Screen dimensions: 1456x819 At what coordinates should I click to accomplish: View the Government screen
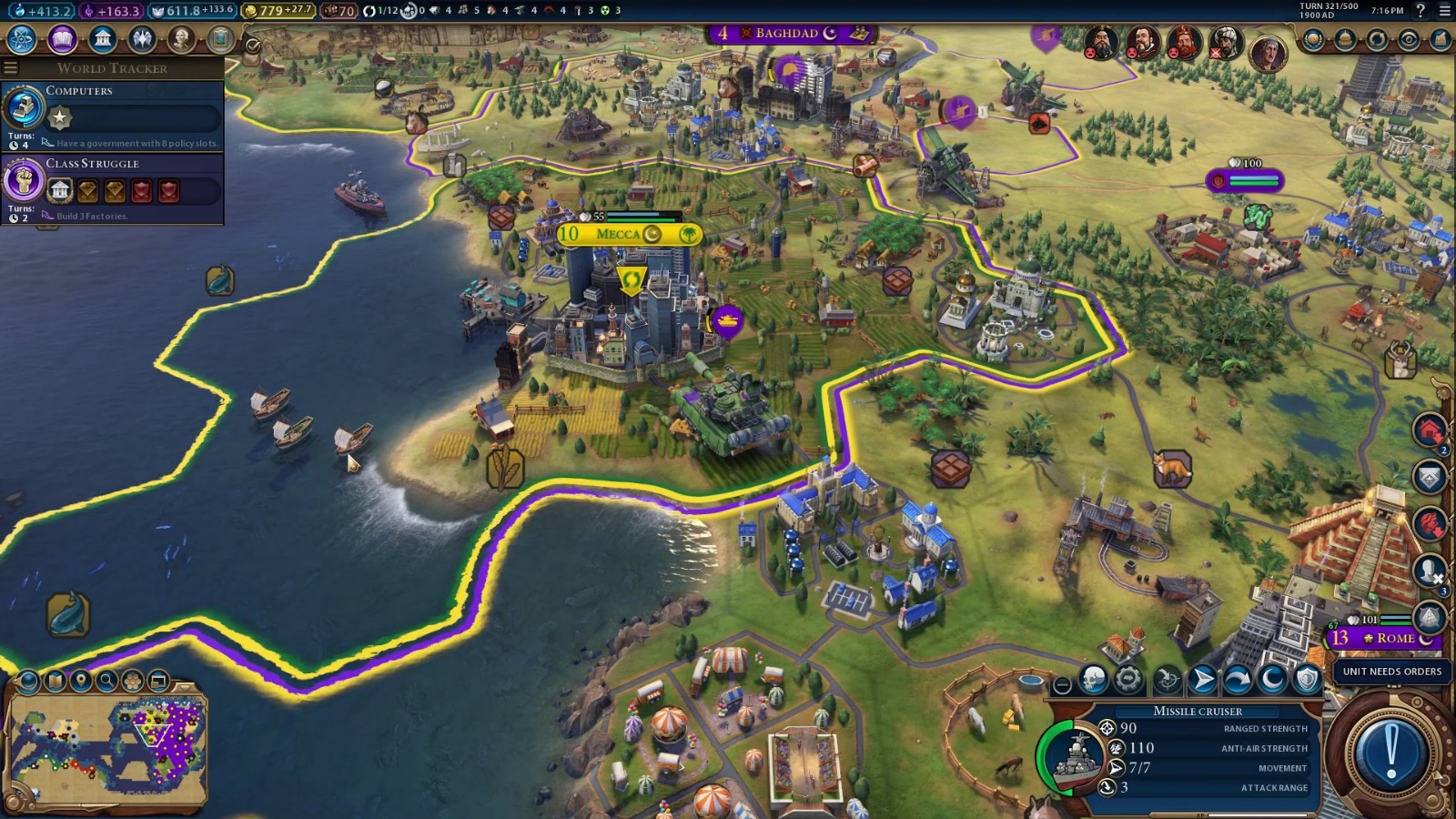pyautogui.click(x=103, y=39)
